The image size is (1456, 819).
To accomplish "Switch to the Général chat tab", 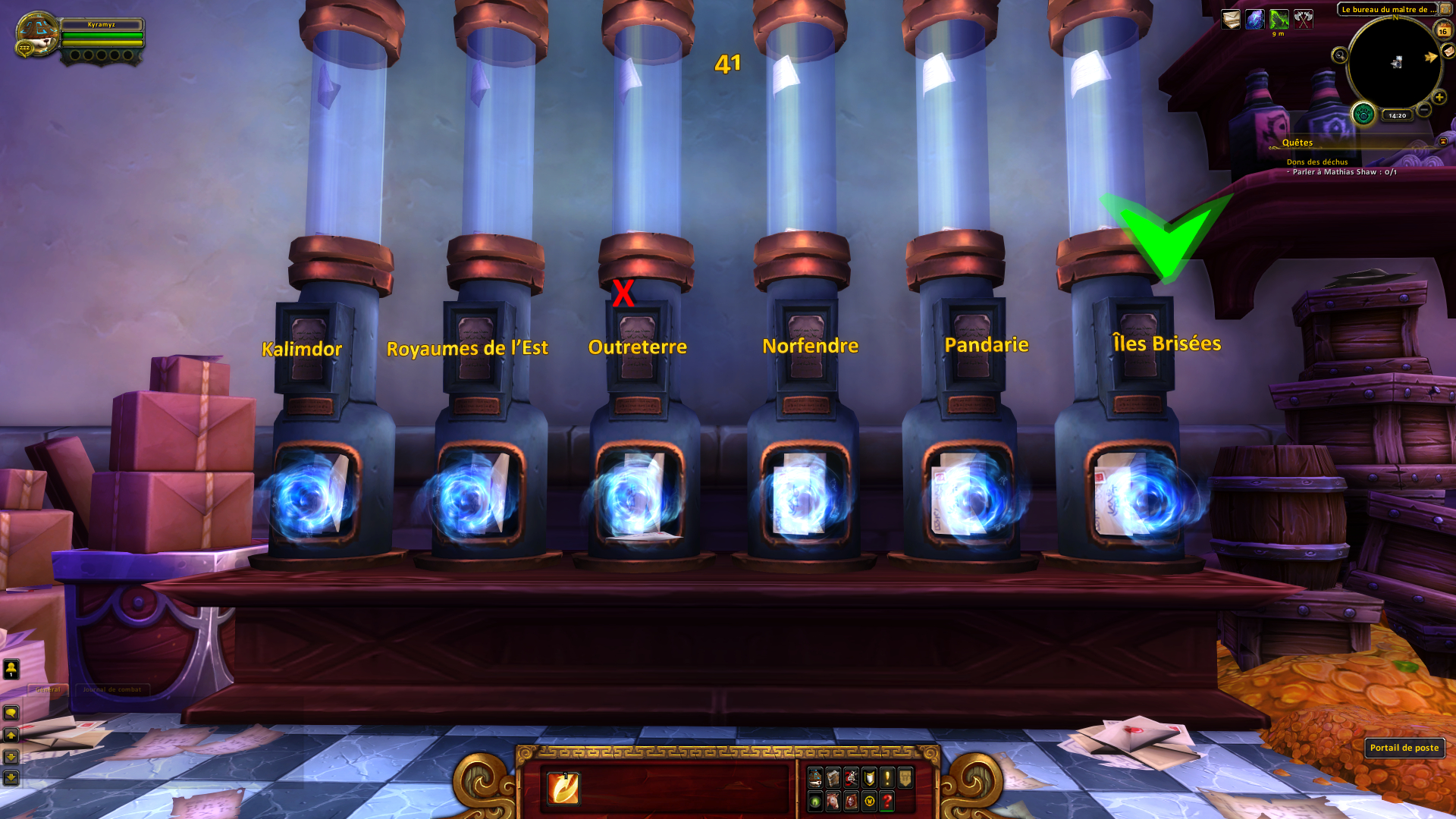I will click(49, 689).
